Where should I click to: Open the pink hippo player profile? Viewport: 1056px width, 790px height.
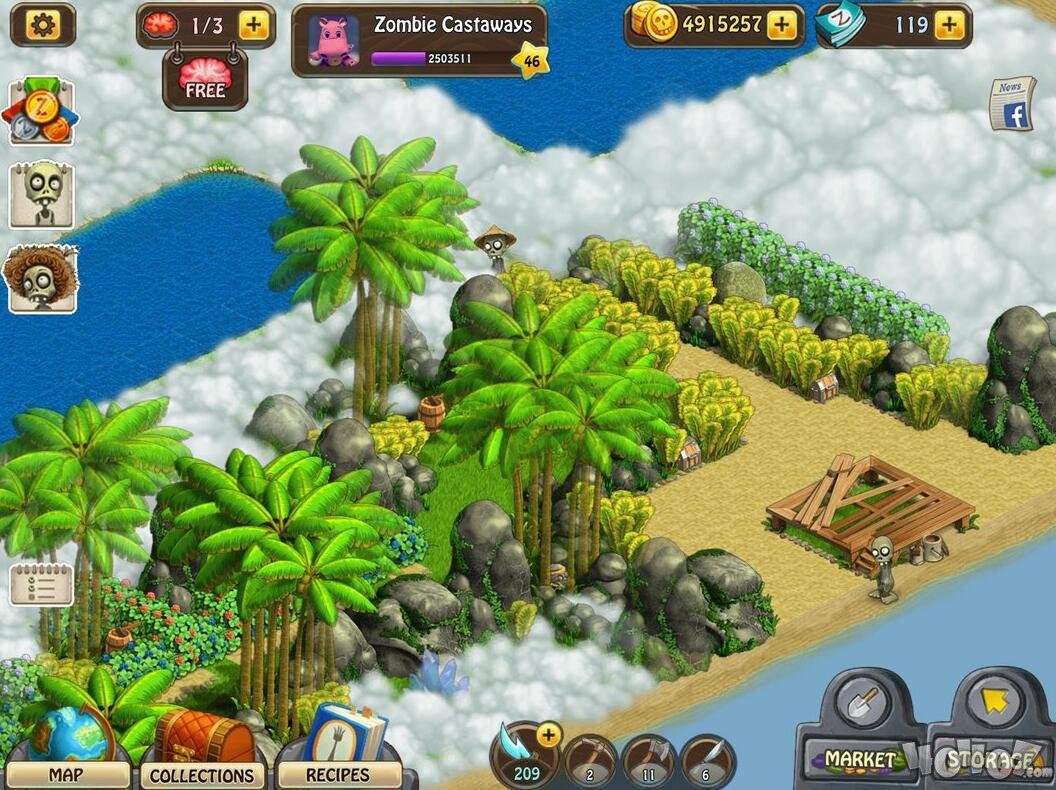pos(334,40)
